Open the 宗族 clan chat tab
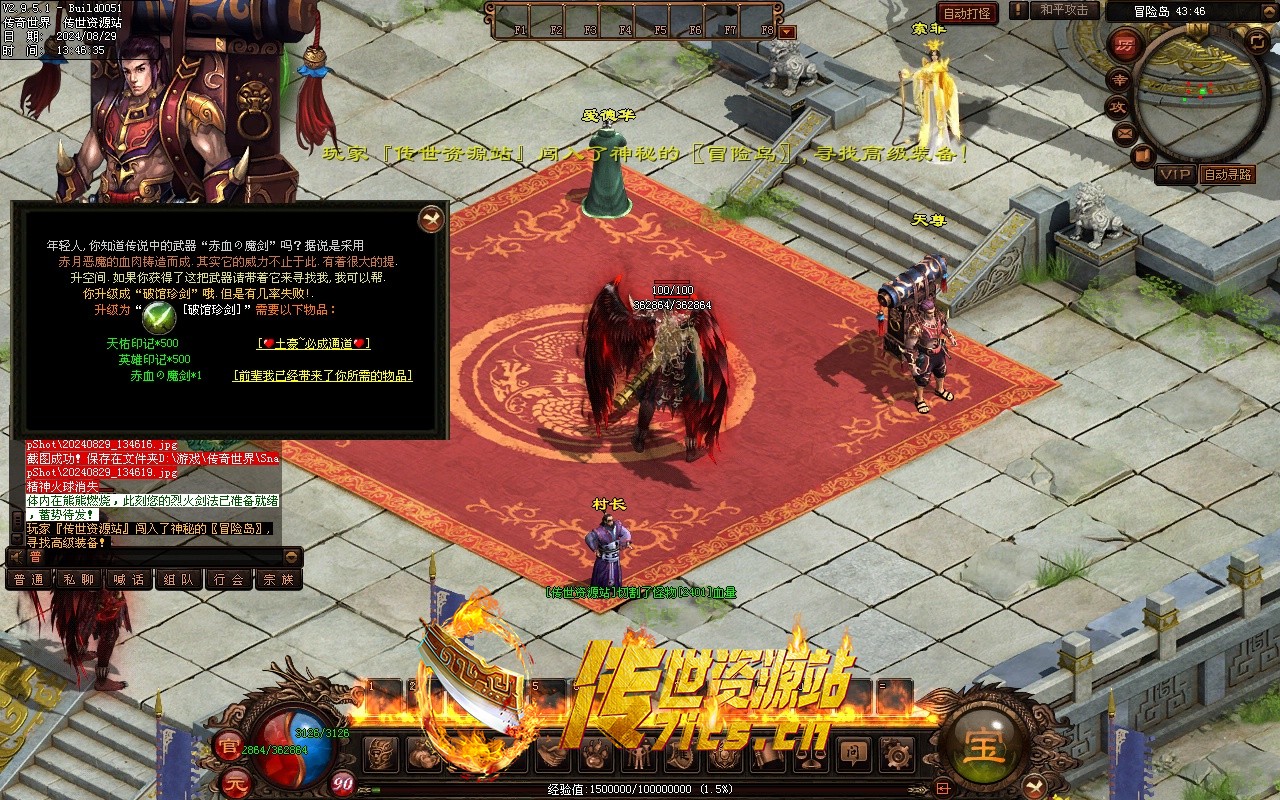The width and height of the screenshot is (1280, 800). [278, 579]
